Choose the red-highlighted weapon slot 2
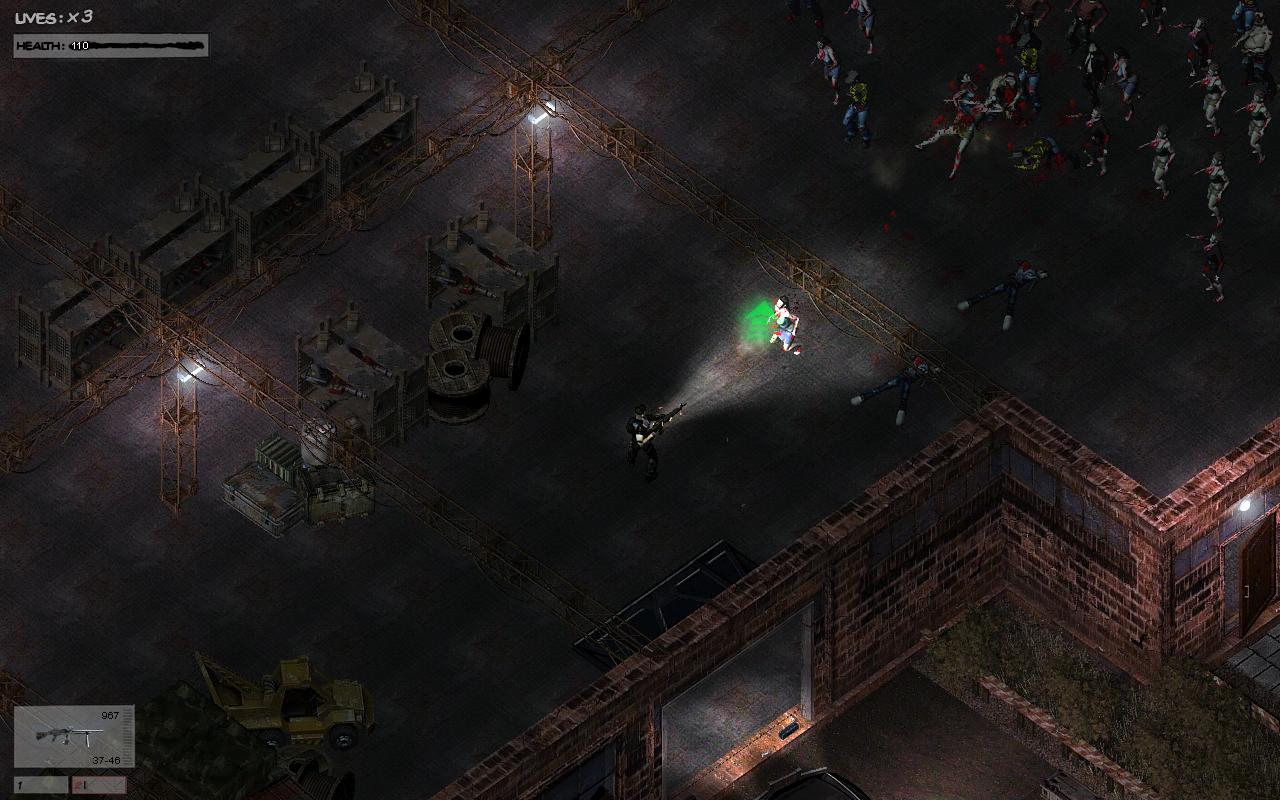Screen dimensions: 1280x800 click(x=99, y=785)
